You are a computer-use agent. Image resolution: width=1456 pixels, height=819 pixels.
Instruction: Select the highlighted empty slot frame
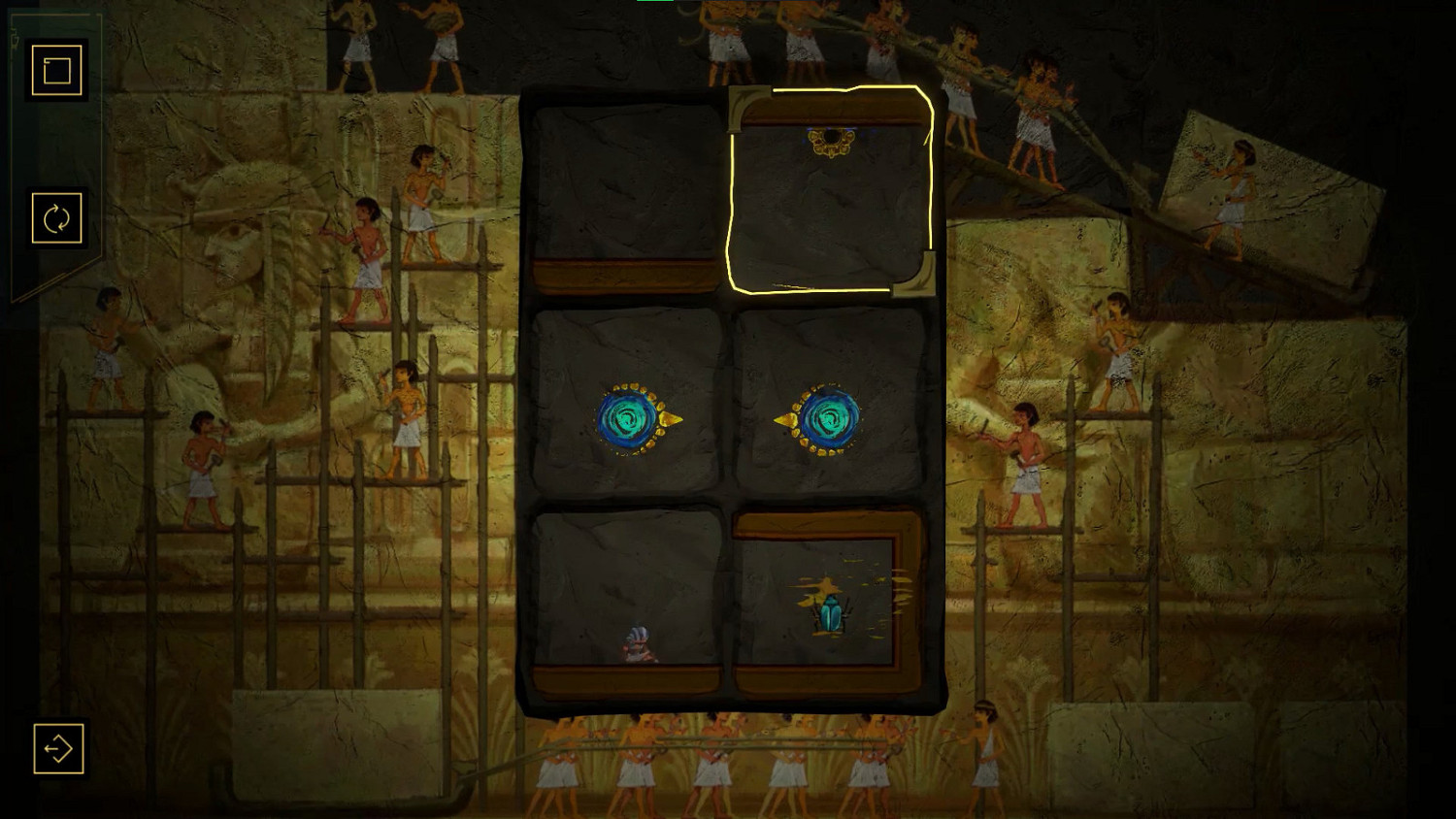click(x=830, y=194)
